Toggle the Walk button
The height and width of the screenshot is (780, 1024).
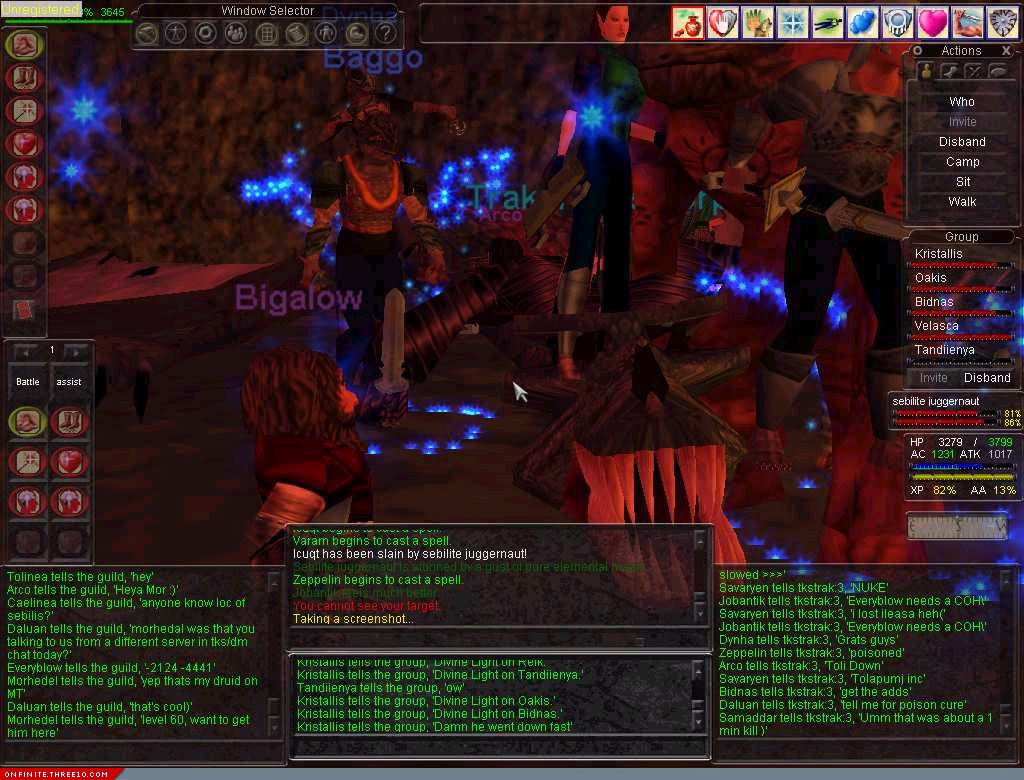[961, 202]
